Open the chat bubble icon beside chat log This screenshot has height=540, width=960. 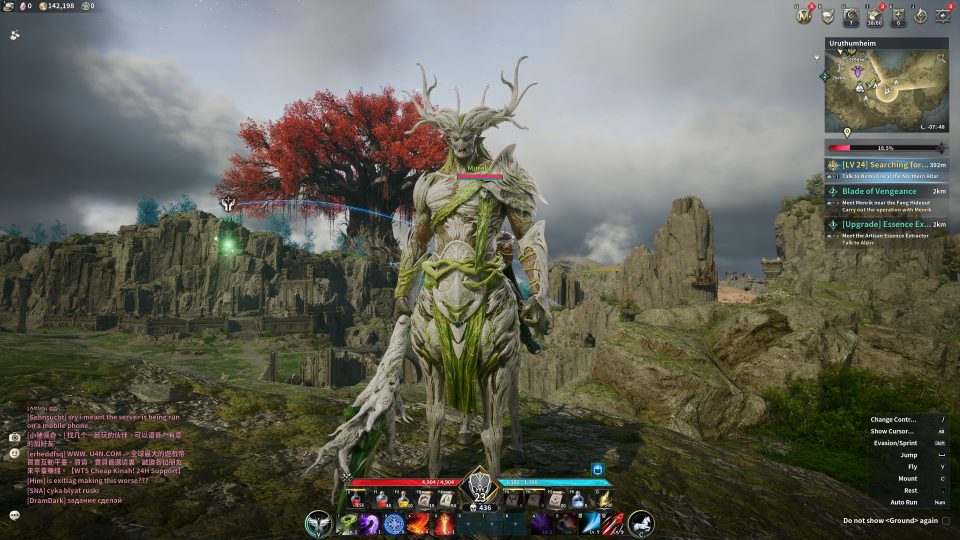[x=15, y=514]
